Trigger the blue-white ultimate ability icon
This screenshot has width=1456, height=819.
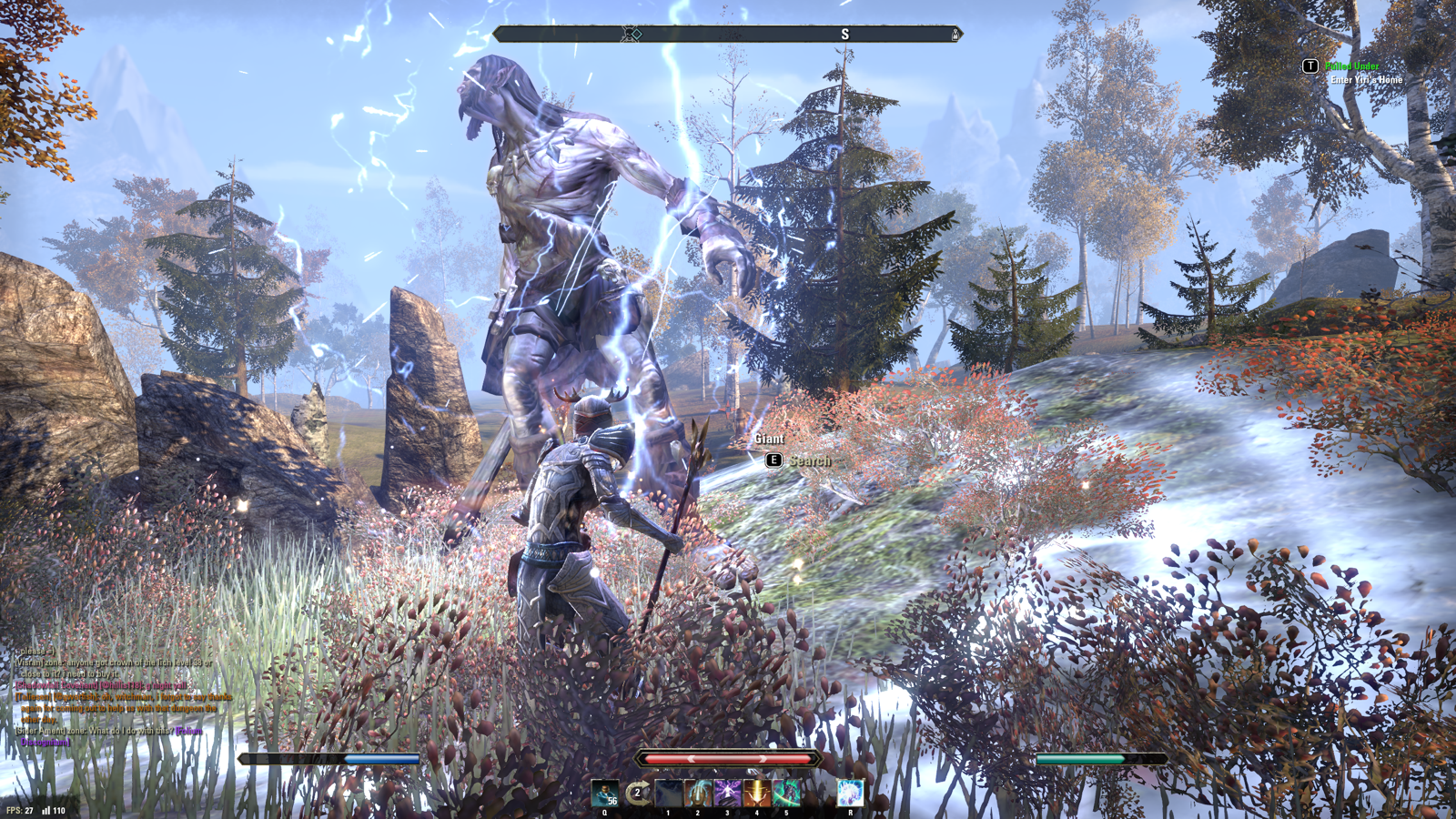click(x=850, y=793)
